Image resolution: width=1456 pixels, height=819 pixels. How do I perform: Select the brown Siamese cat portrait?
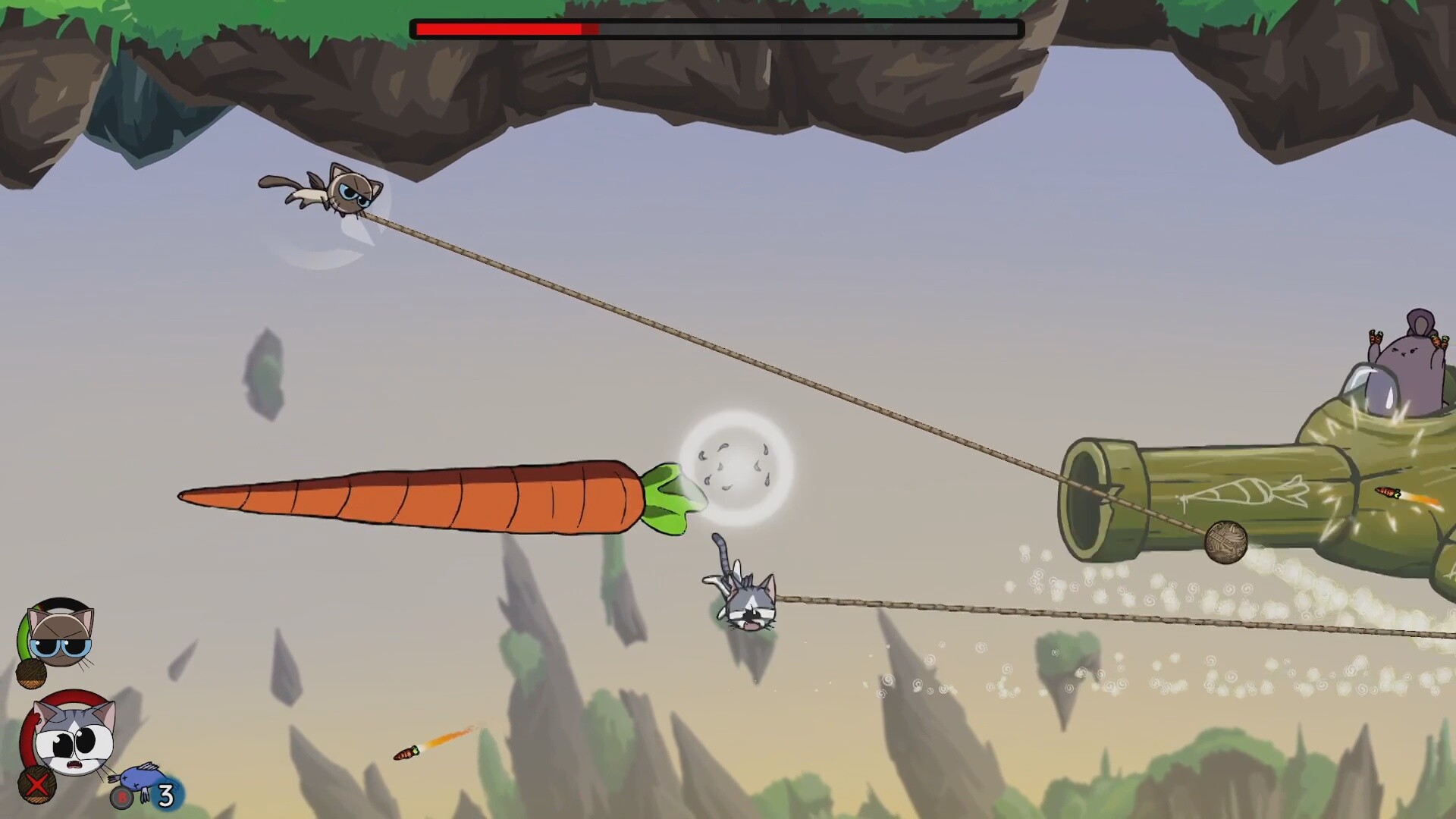61,635
